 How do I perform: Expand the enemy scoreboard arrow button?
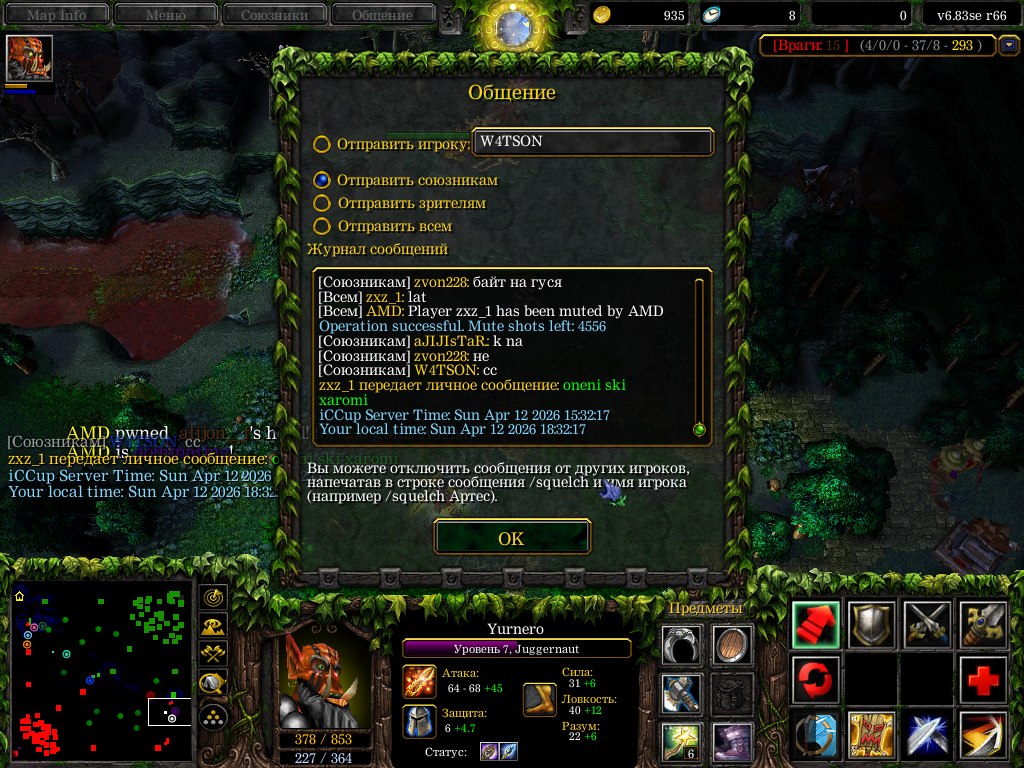(x=1009, y=45)
